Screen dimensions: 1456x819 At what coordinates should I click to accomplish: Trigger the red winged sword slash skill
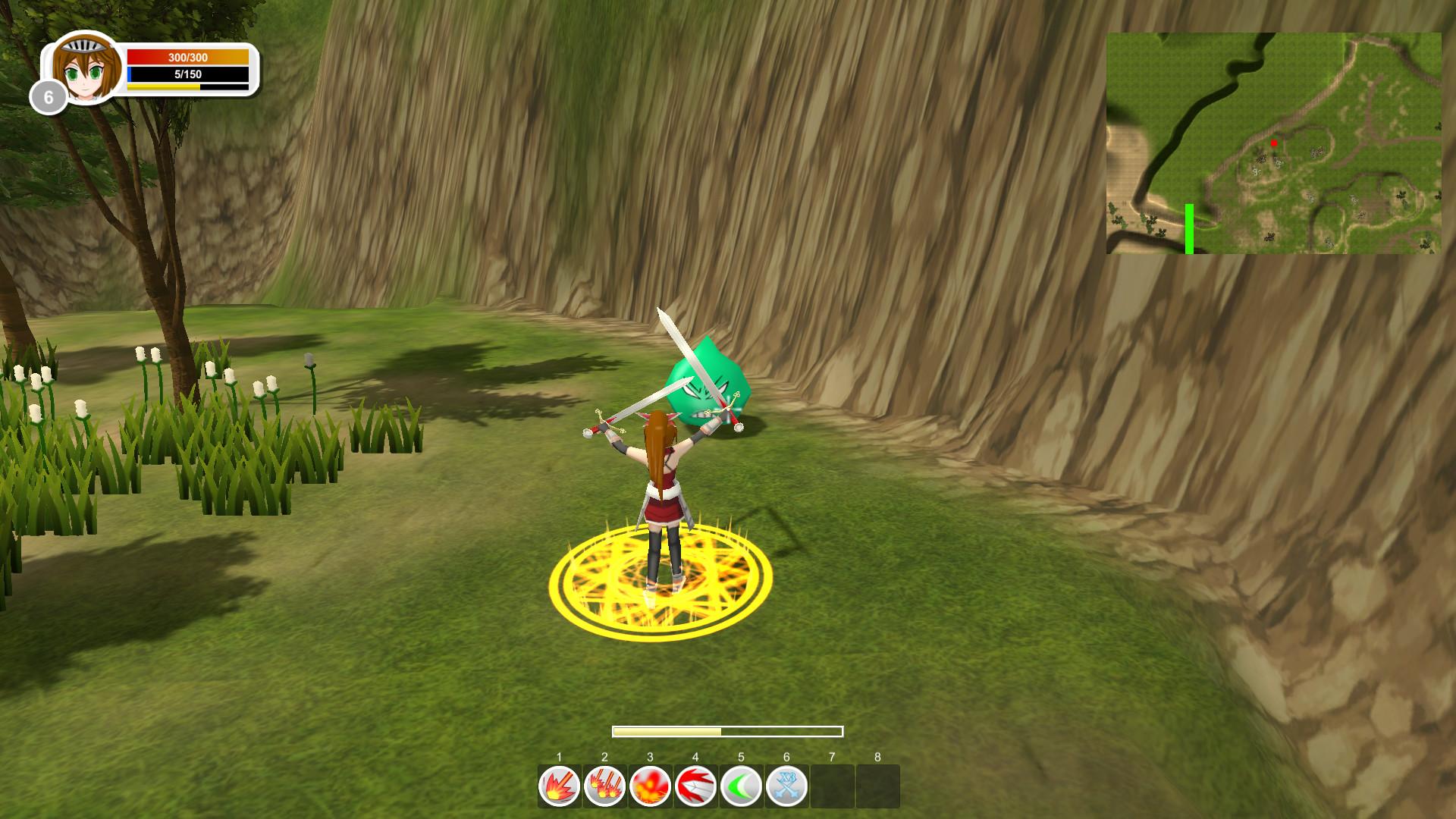click(x=696, y=786)
